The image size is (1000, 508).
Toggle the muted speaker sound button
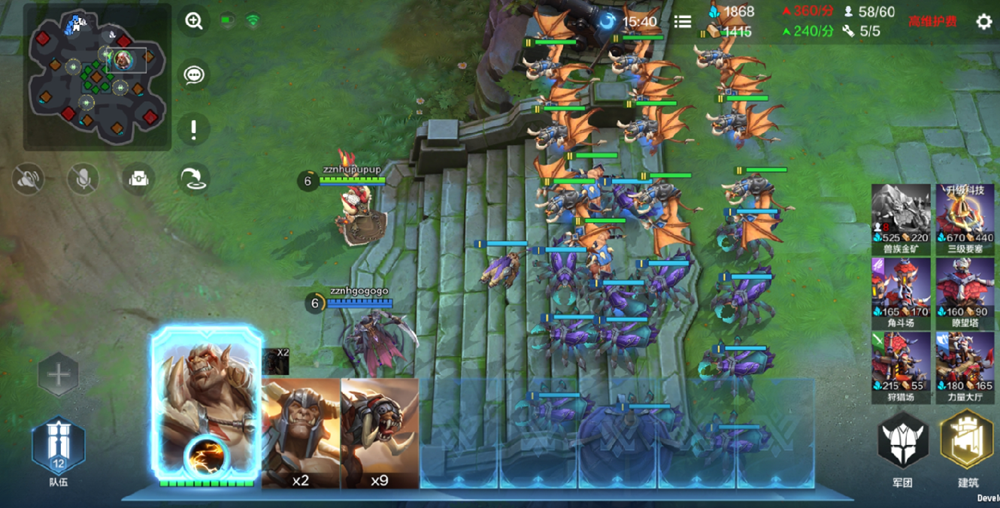(x=27, y=179)
